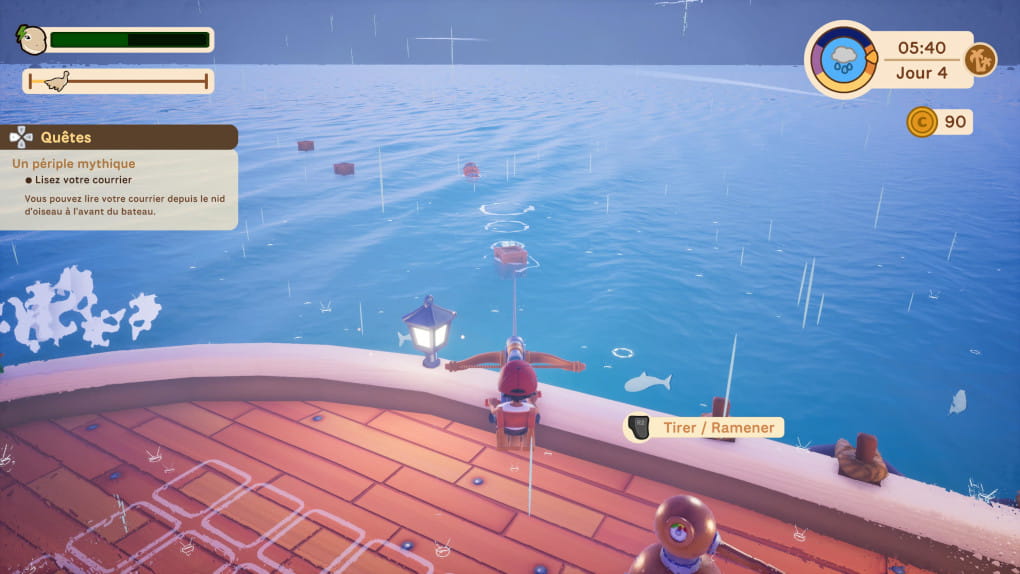
Task: Select the quest "Un périple mythique"
Action: pyautogui.click(x=73, y=163)
